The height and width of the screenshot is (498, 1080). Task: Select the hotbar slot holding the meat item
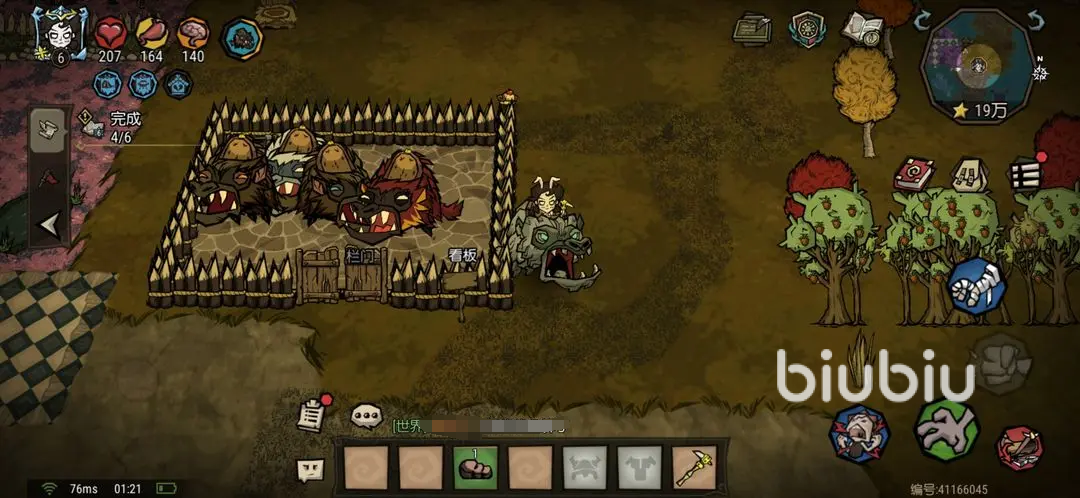point(474,468)
